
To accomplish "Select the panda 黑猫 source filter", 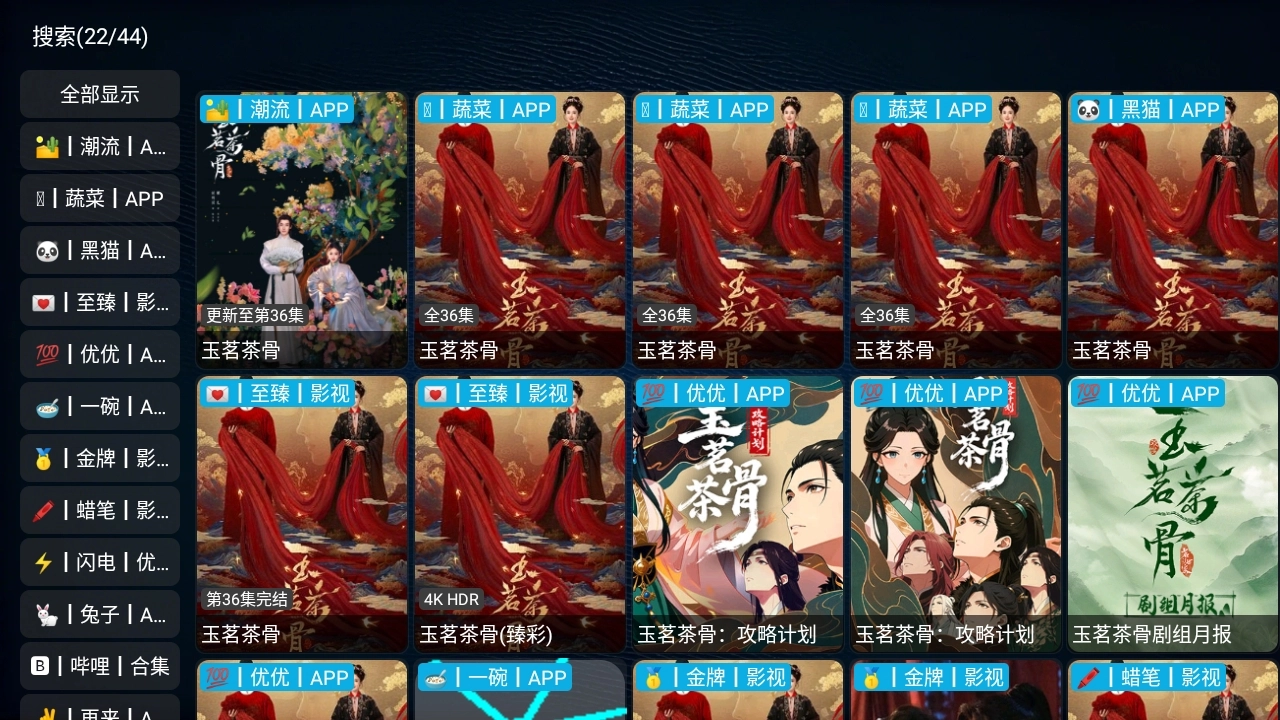I will point(99,250).
